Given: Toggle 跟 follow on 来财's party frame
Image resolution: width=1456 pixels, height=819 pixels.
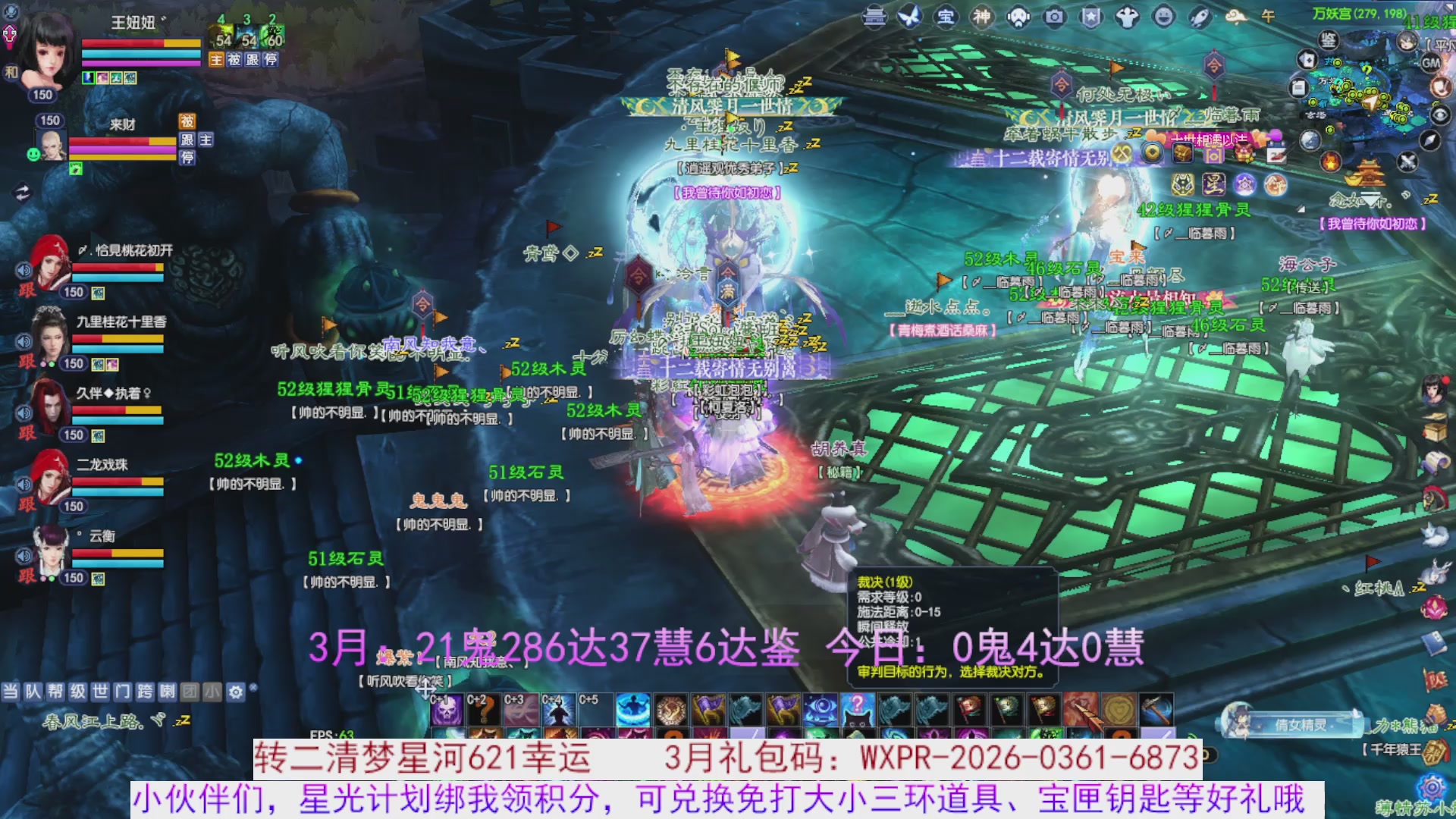Looking at the screenshot, I should coord(187,140).
